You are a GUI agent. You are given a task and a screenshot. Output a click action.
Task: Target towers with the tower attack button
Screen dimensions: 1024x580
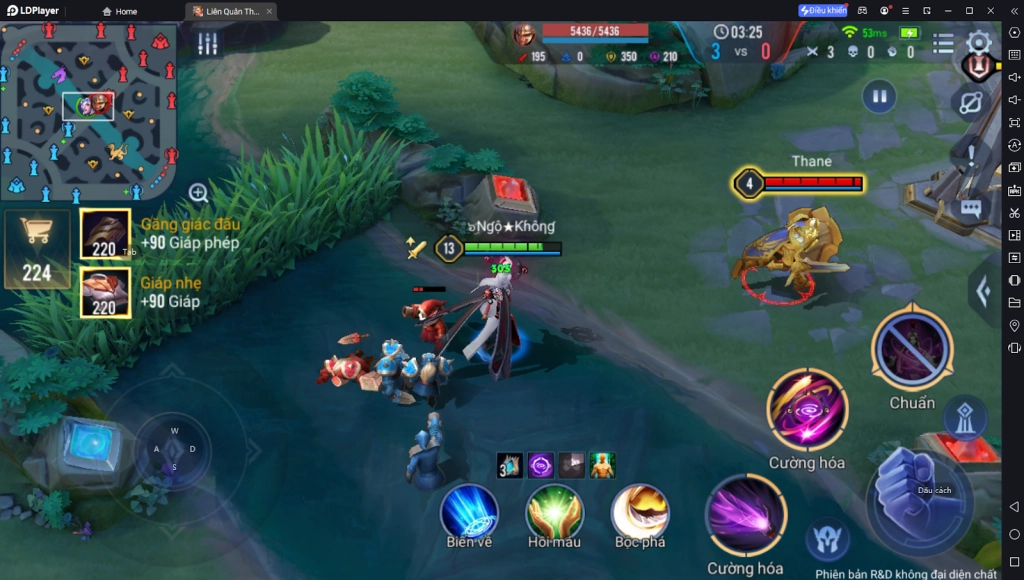(x=965, y=417)
